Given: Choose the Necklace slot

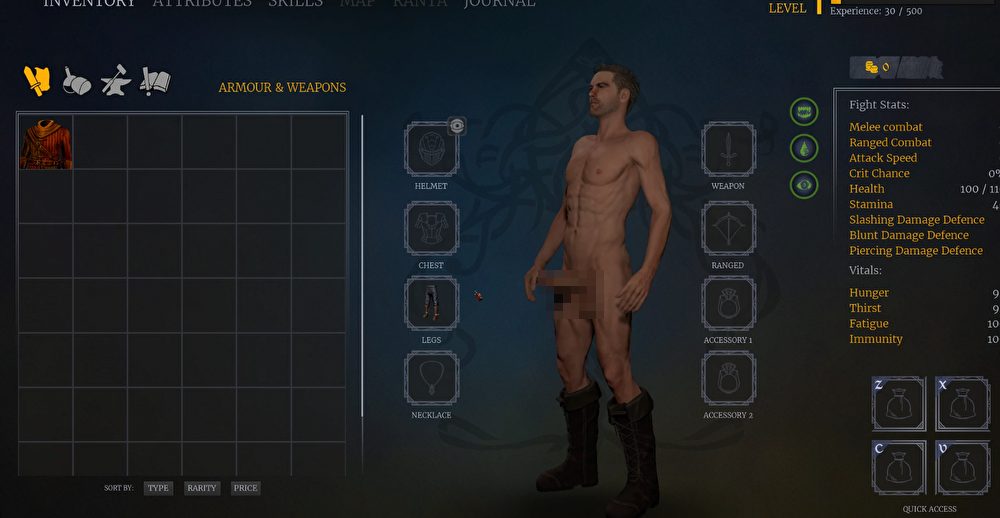Looking at the screenshot, I should (x=431, y=378).
